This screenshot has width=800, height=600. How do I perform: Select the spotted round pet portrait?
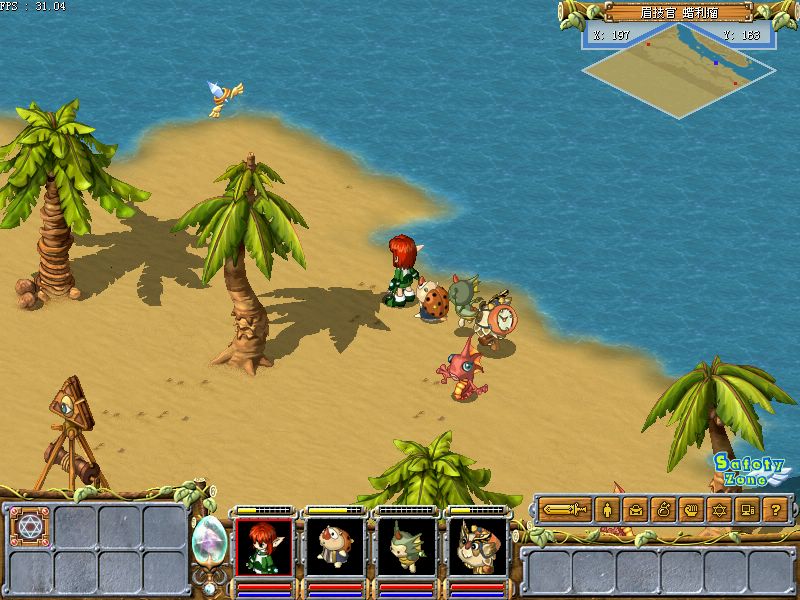(334, 547)
